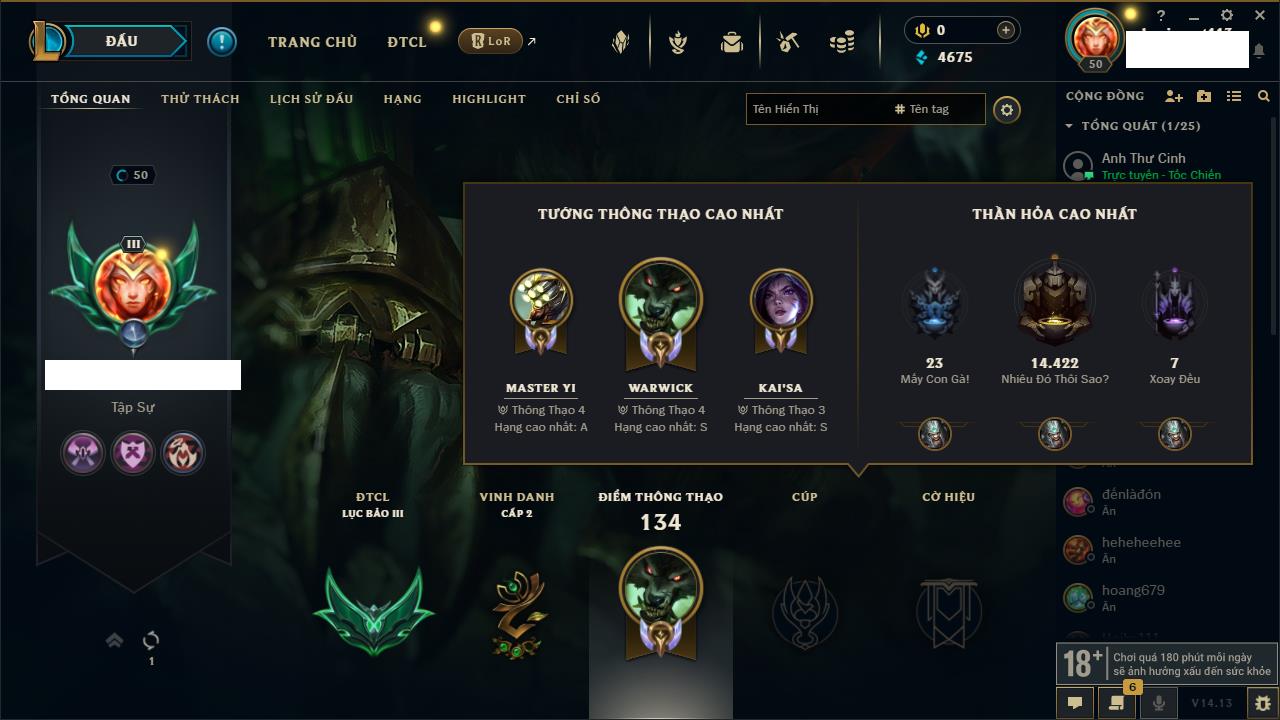
Task: Go to the ĐTCL section
Action: coord(407,42)
